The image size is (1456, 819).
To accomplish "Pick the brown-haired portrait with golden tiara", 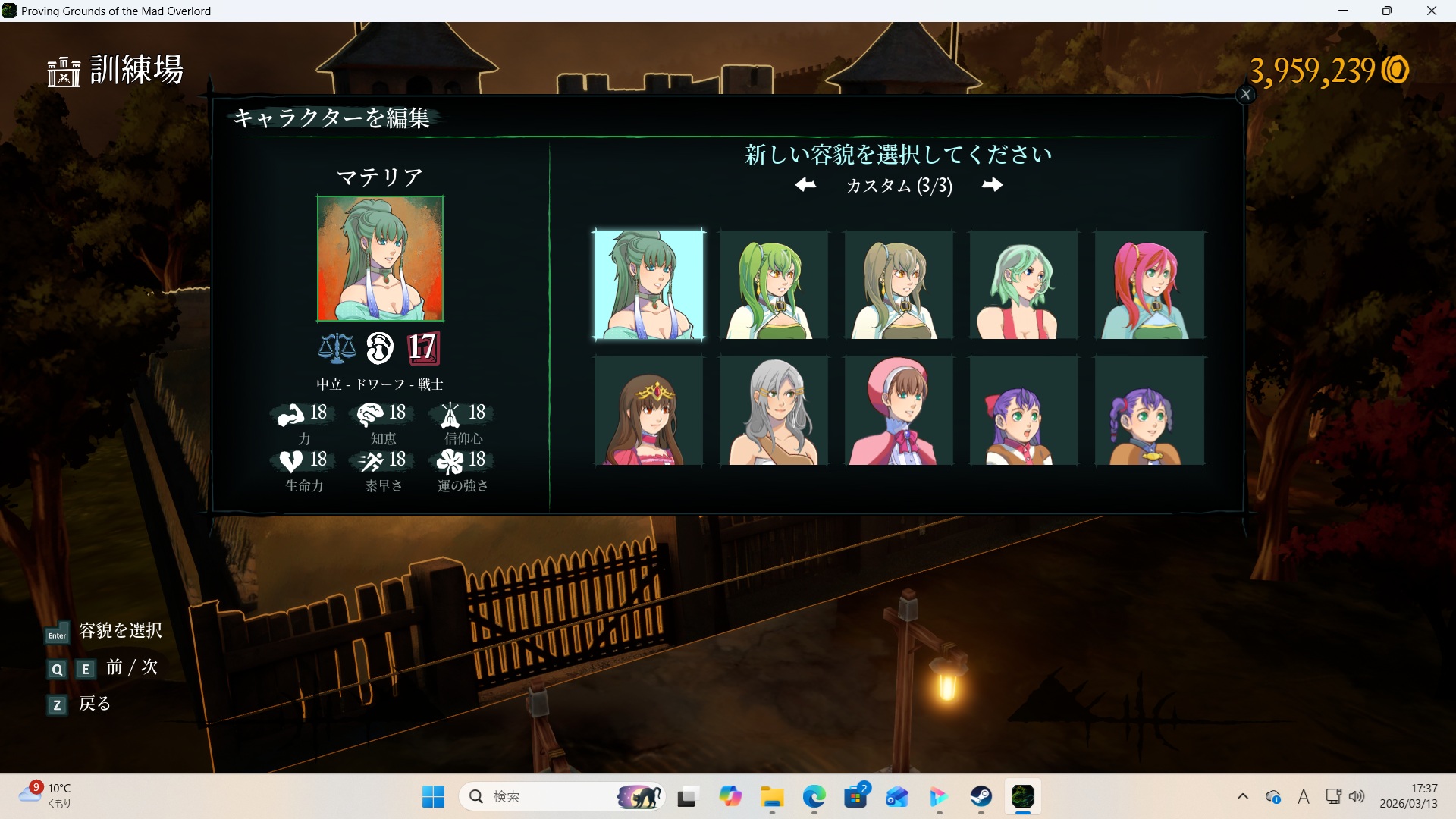I will pos(648,410).
